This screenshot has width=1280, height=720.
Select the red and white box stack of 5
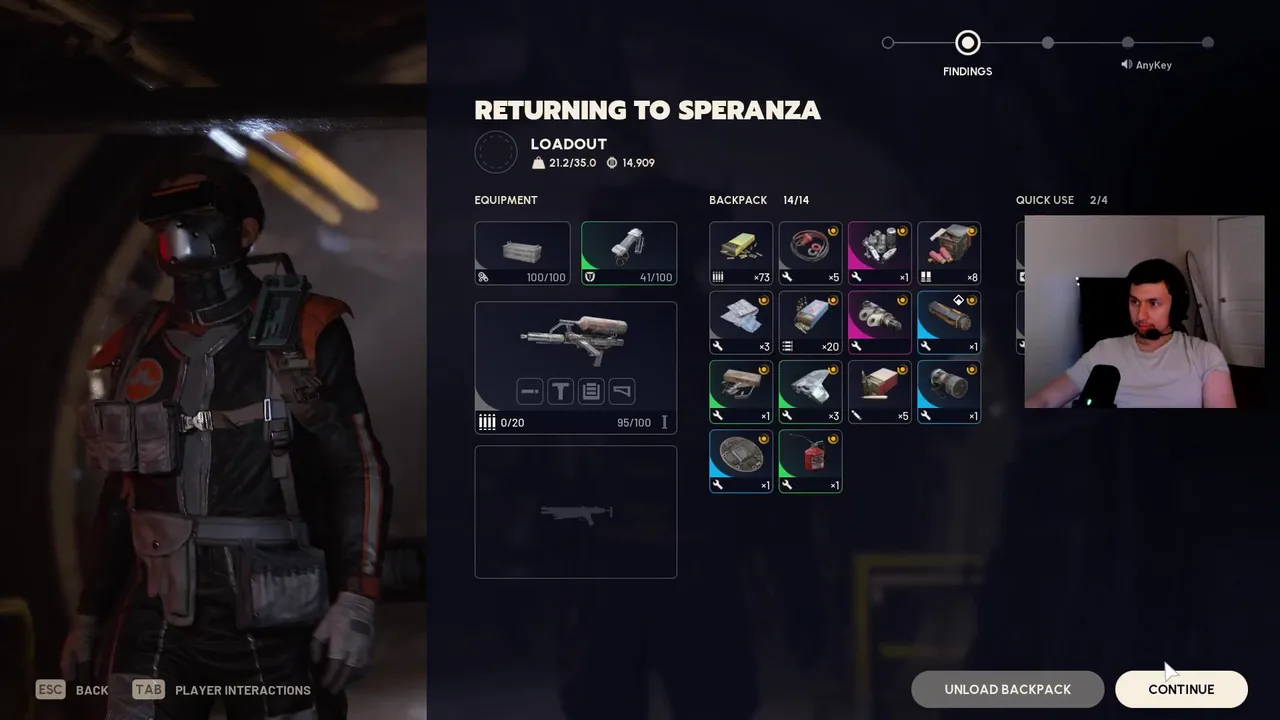point(880,391)
